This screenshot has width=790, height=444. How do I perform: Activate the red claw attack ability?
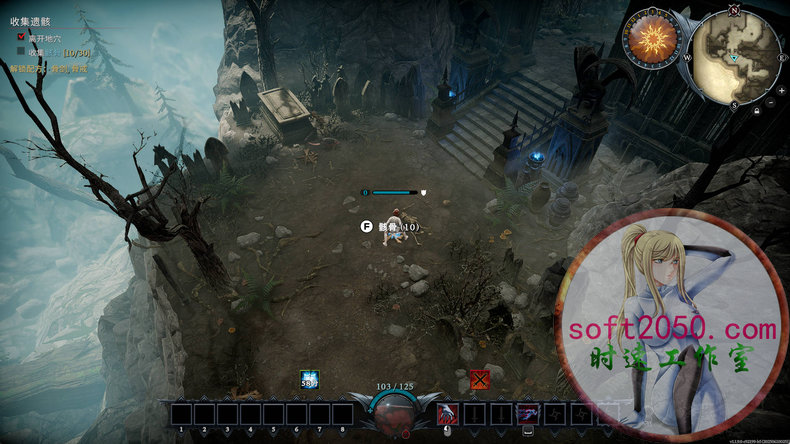[x=447, y=413]
